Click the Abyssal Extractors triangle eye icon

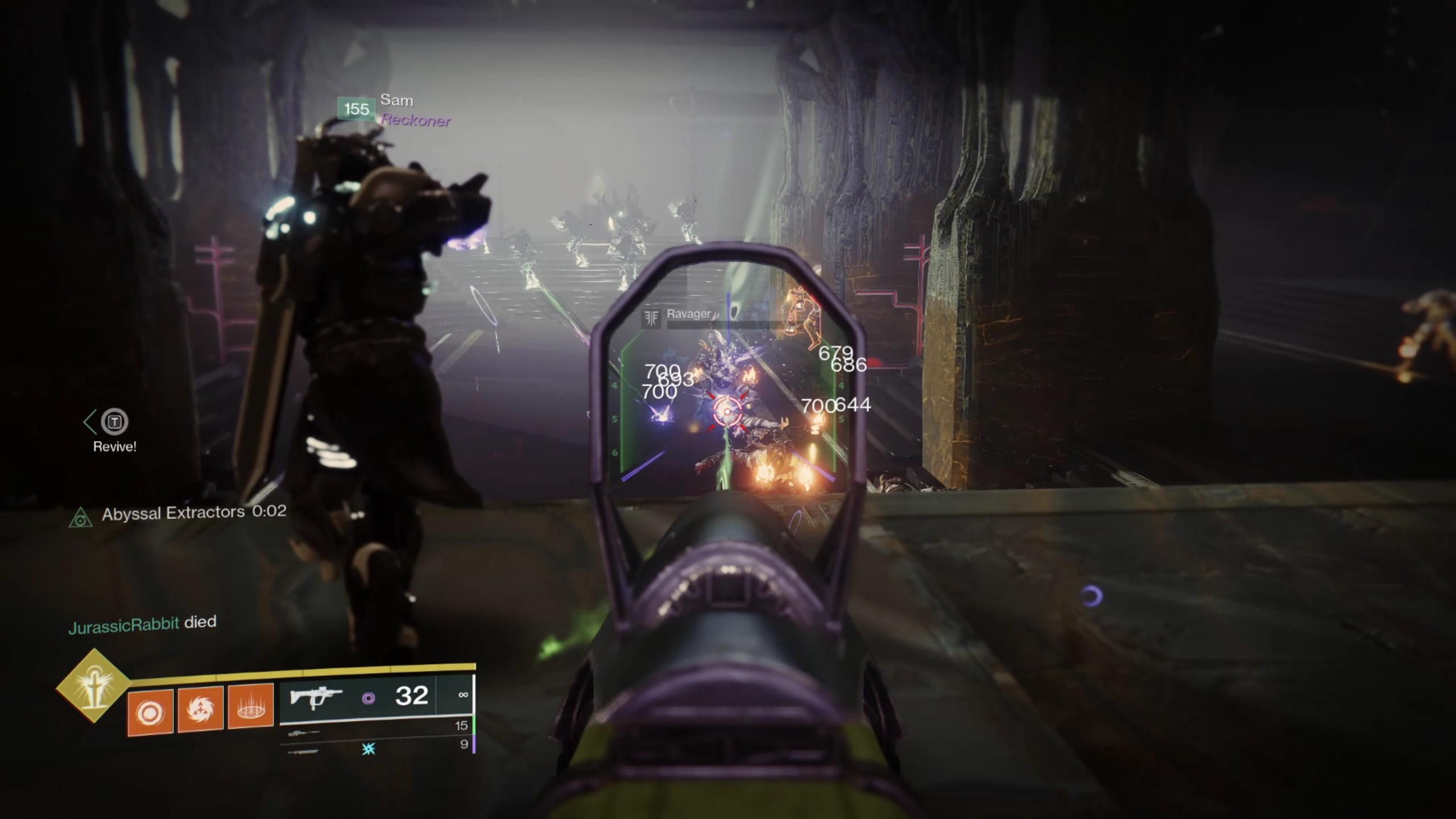[x=81, y=518]
